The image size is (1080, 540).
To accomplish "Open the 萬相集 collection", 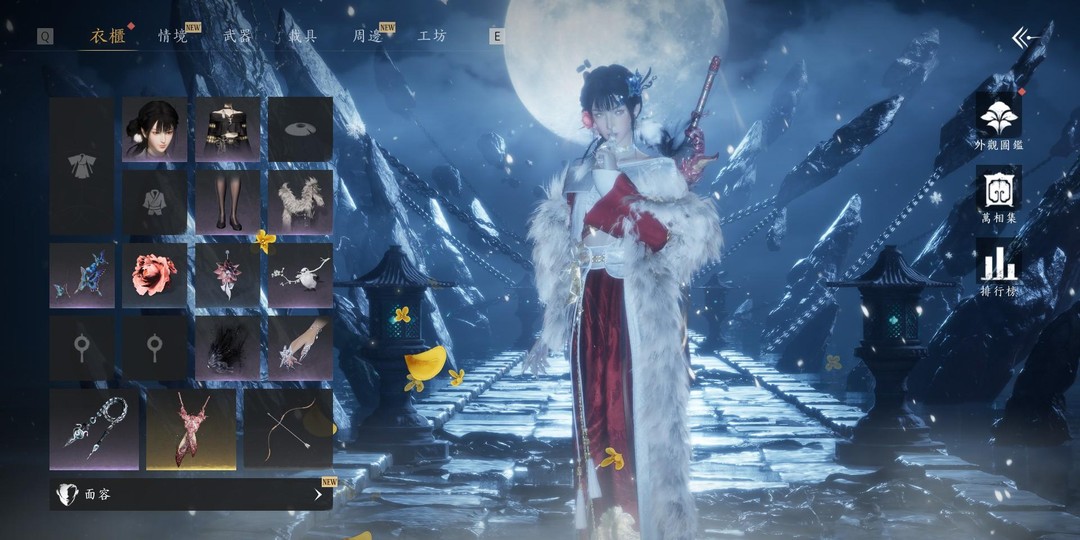I will pos(998,196).
